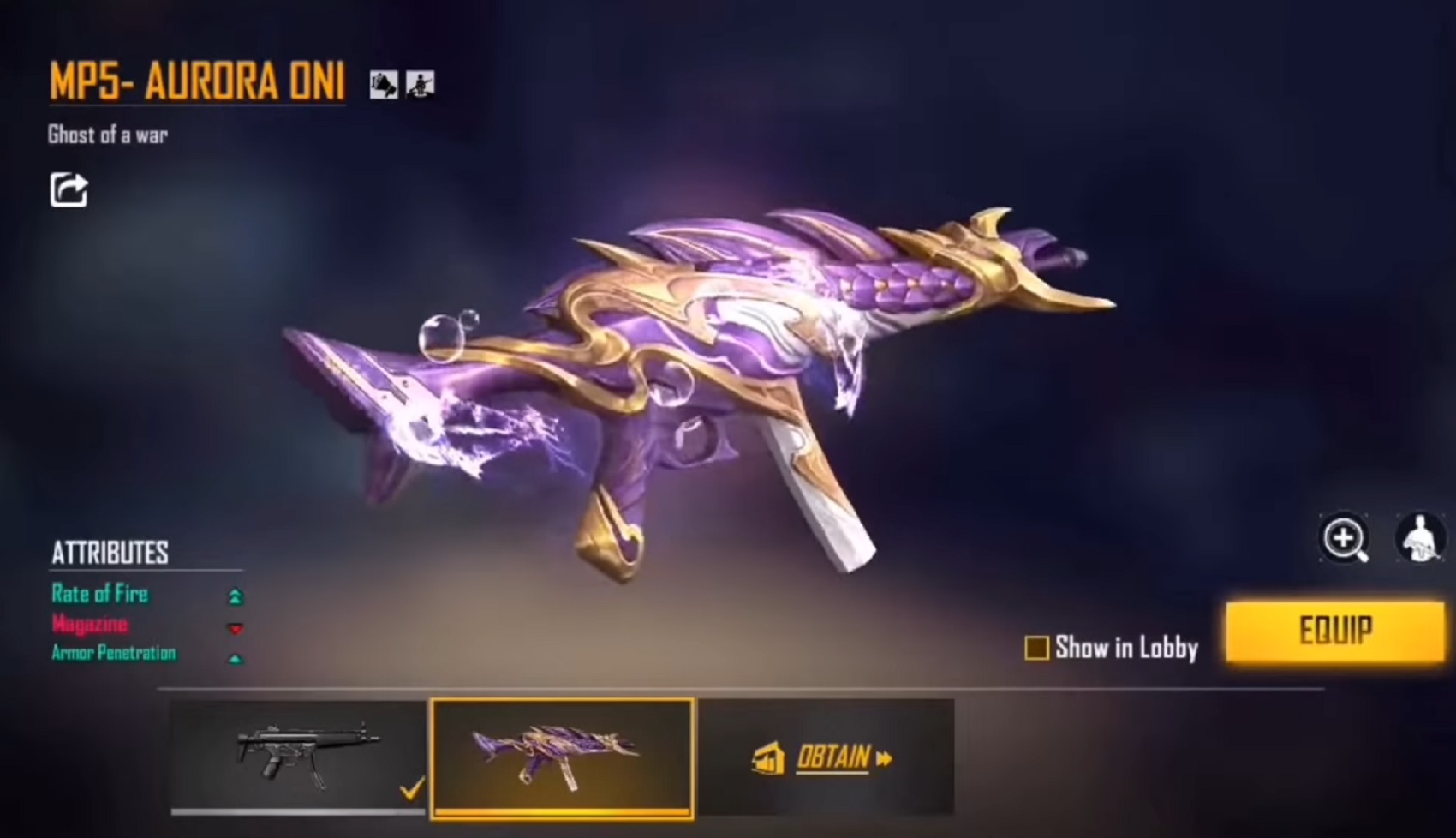Enable the Show in Lobby checkbox

coord(1039,649)
